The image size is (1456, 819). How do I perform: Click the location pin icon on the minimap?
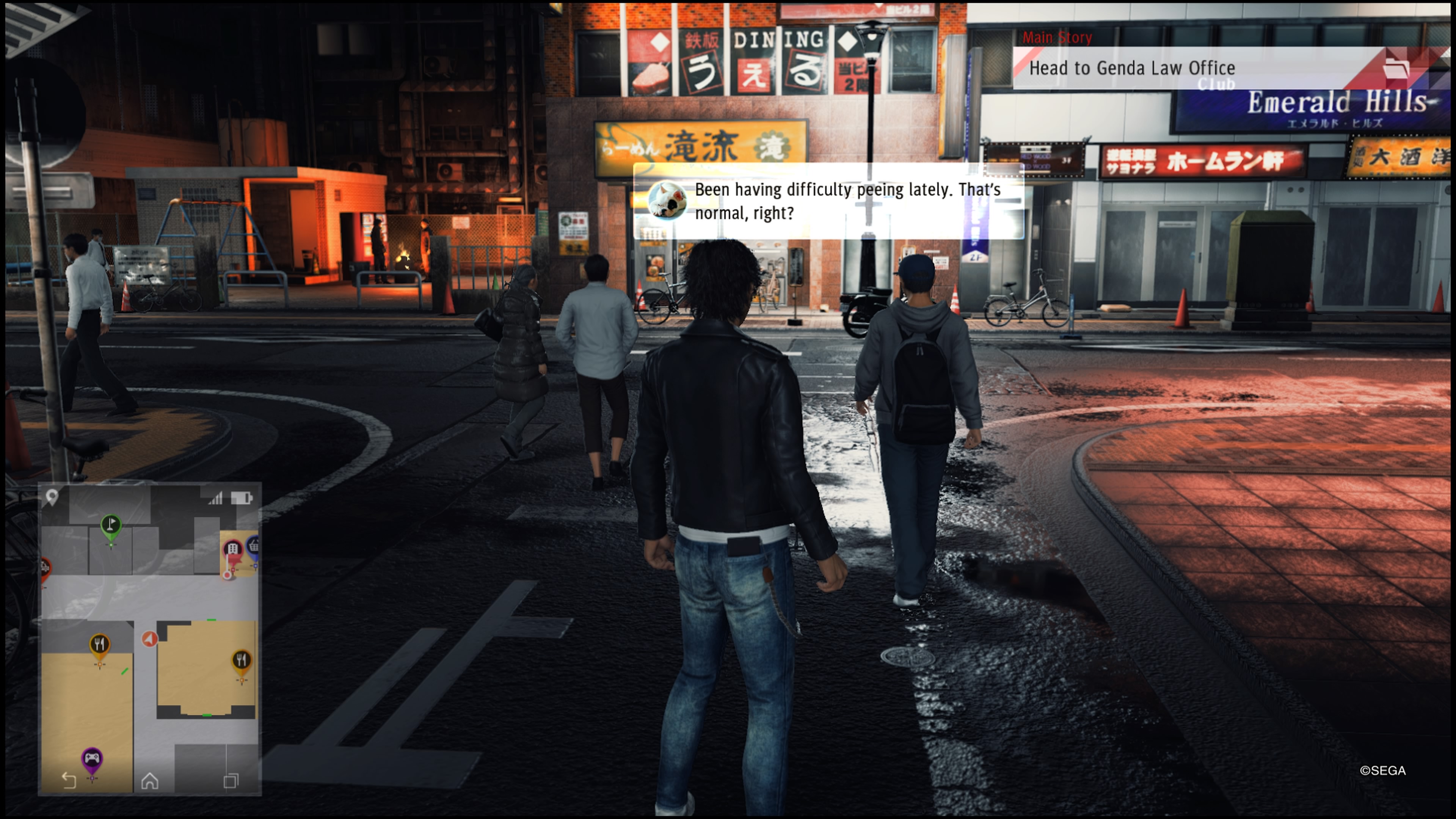click(52, 497)
